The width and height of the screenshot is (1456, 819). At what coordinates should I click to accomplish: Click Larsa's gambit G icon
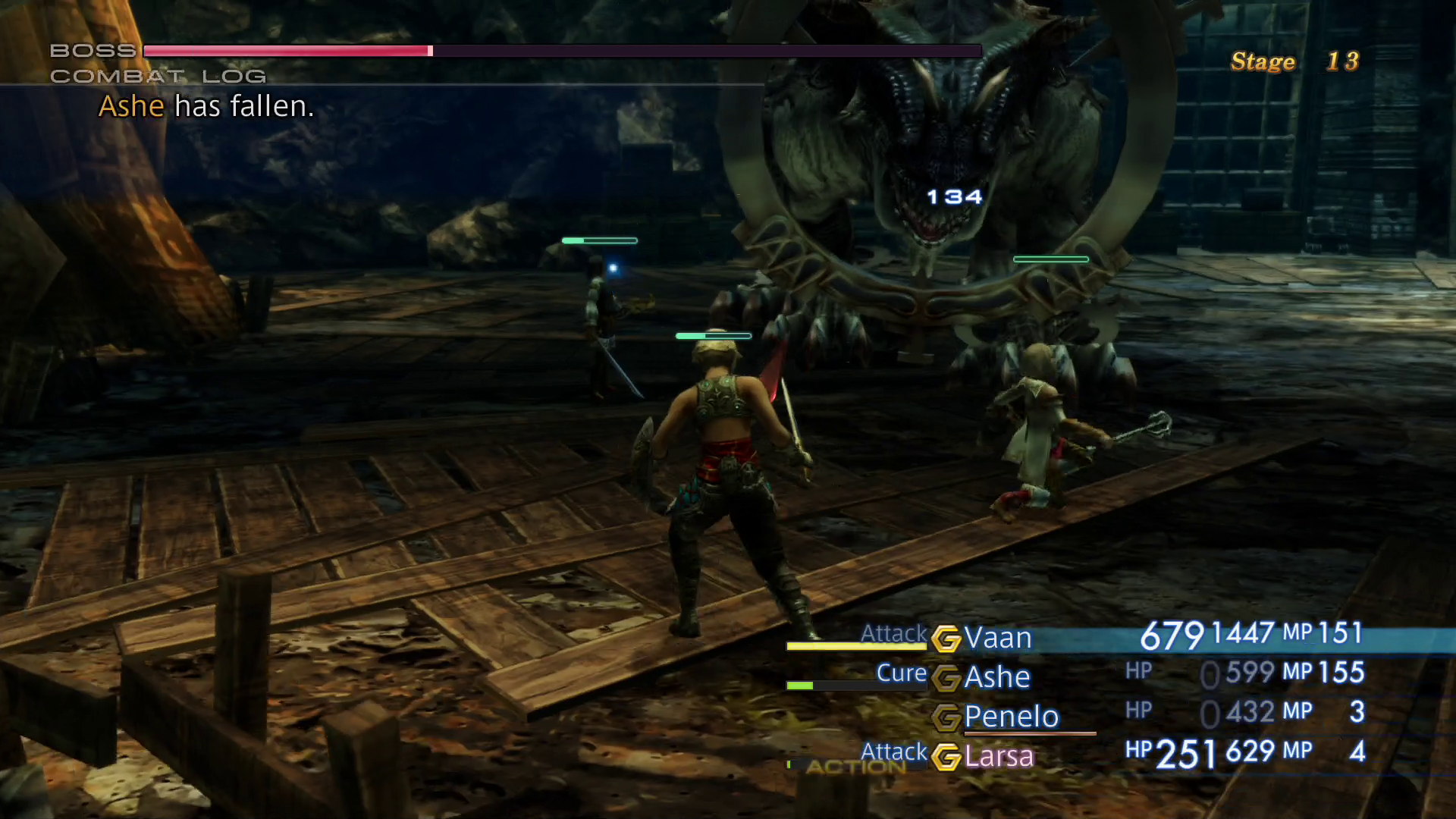click(946, 755)
